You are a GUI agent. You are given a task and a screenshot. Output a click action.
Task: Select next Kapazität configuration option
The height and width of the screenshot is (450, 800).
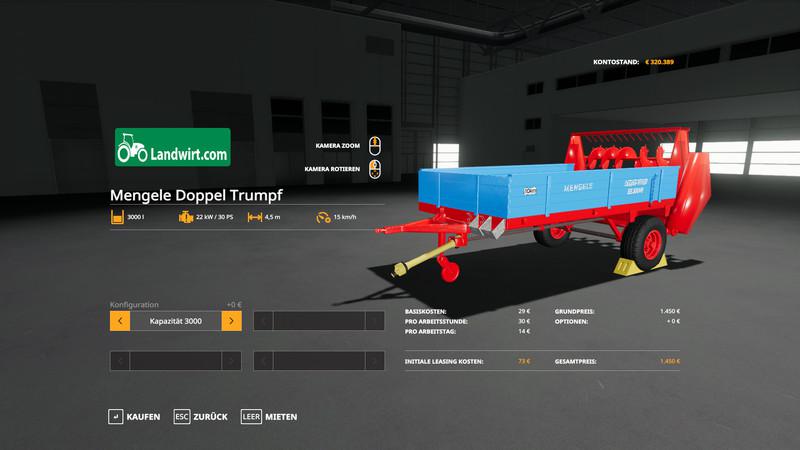231,321
